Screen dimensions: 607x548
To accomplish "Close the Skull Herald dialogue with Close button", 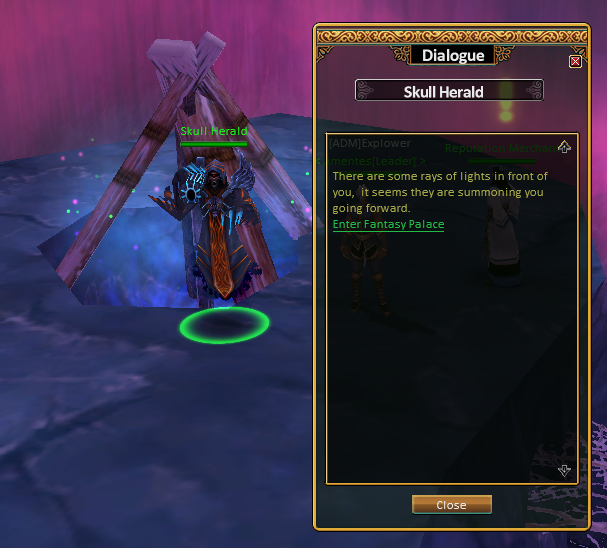I will [451, 505].
